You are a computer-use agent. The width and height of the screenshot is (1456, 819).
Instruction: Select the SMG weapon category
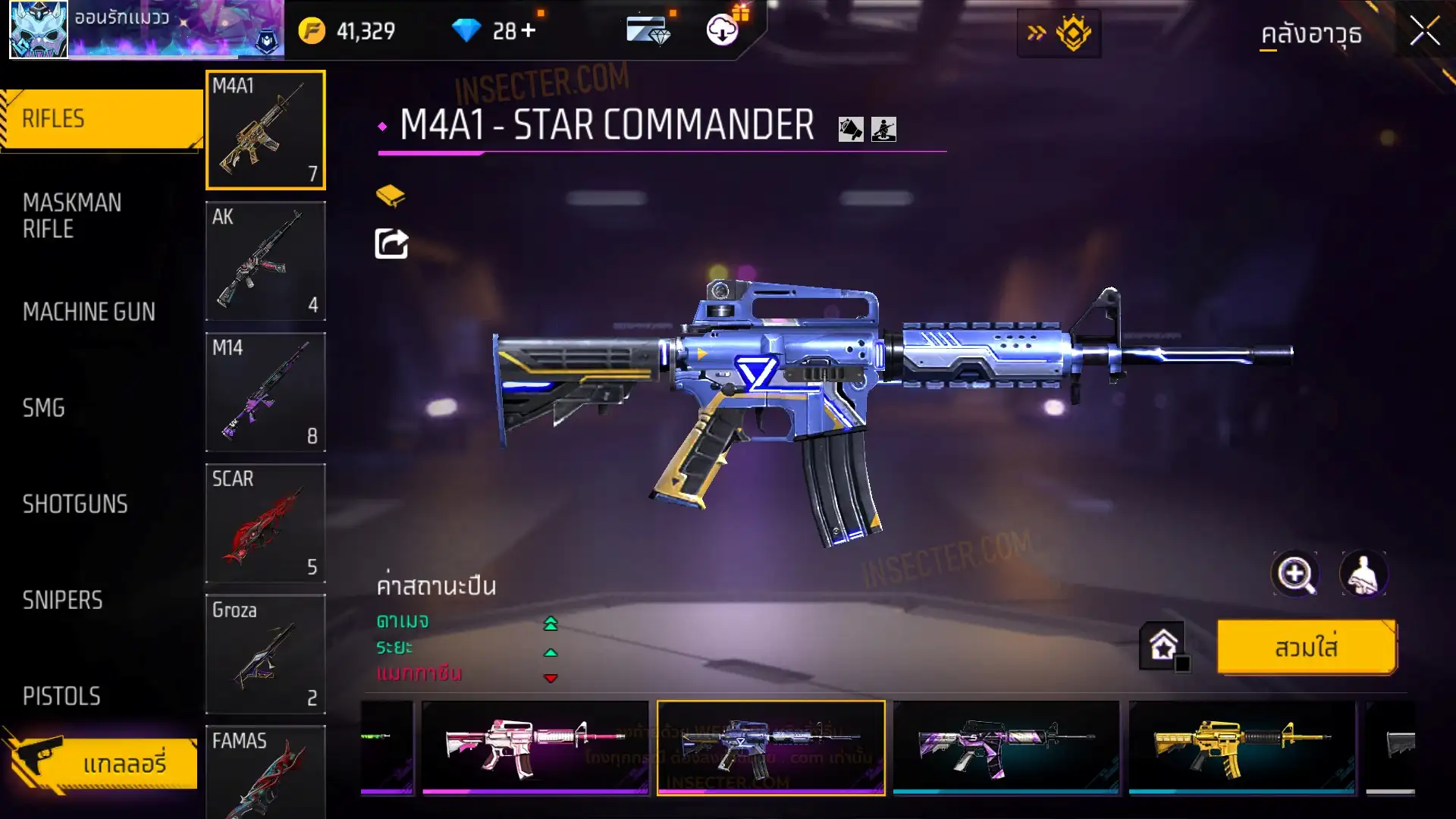[x=44, y=408]
